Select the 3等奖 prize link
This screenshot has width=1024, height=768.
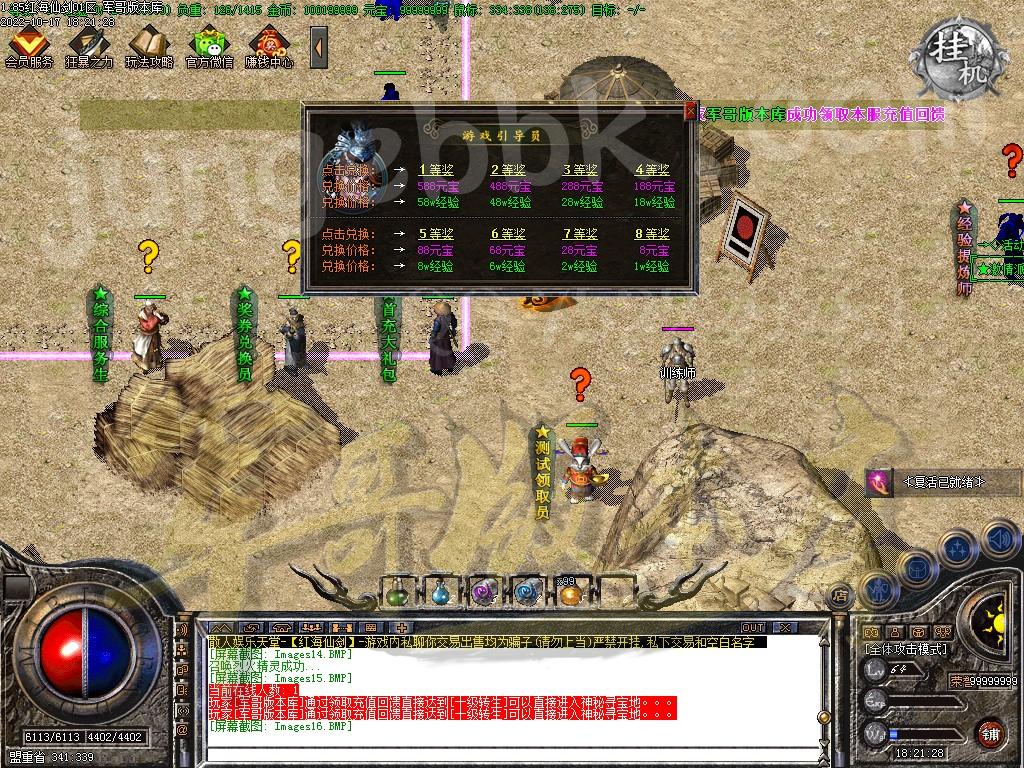(579, 170)
